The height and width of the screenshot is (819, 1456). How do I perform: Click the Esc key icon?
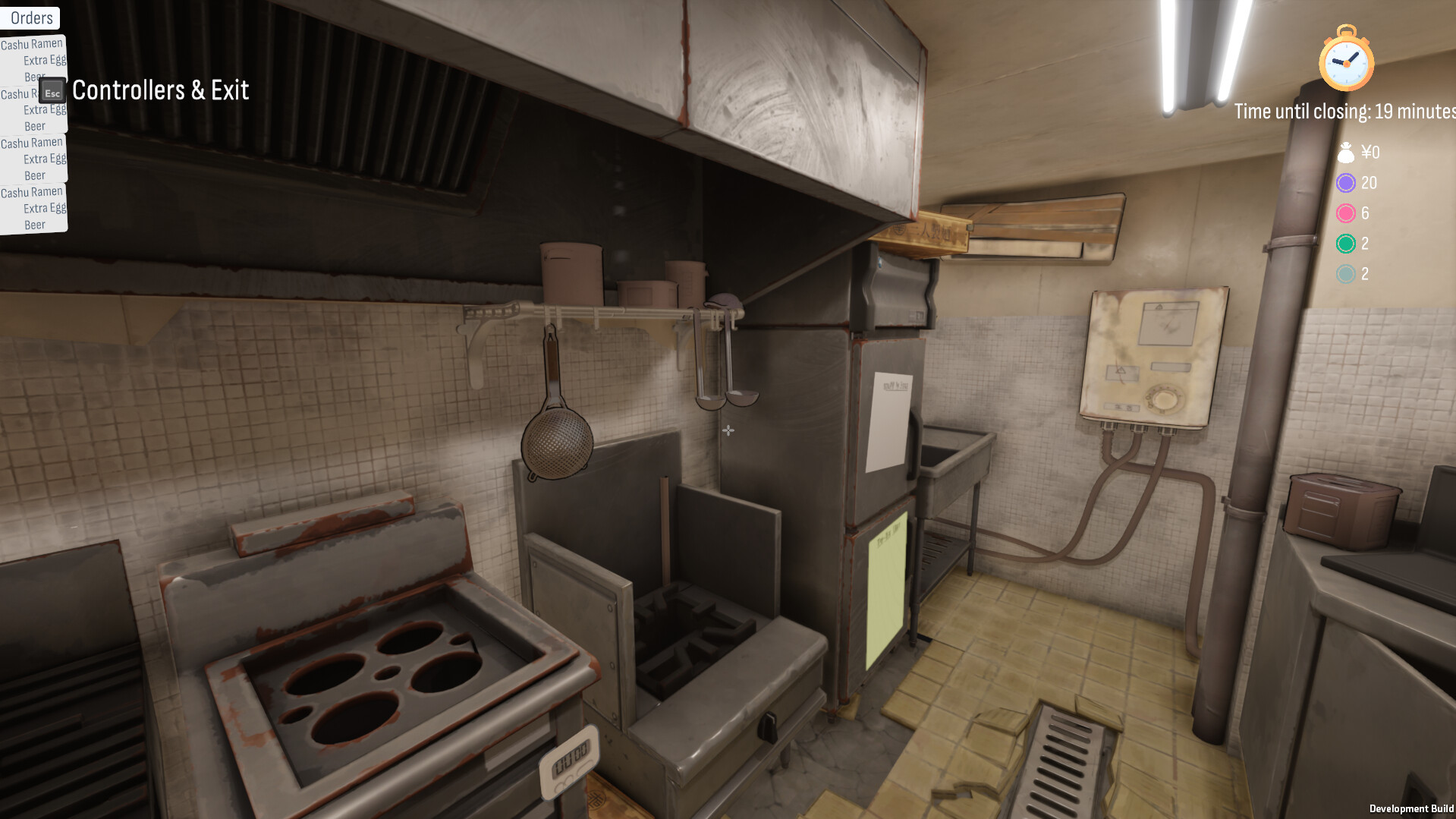coord(51,91)
